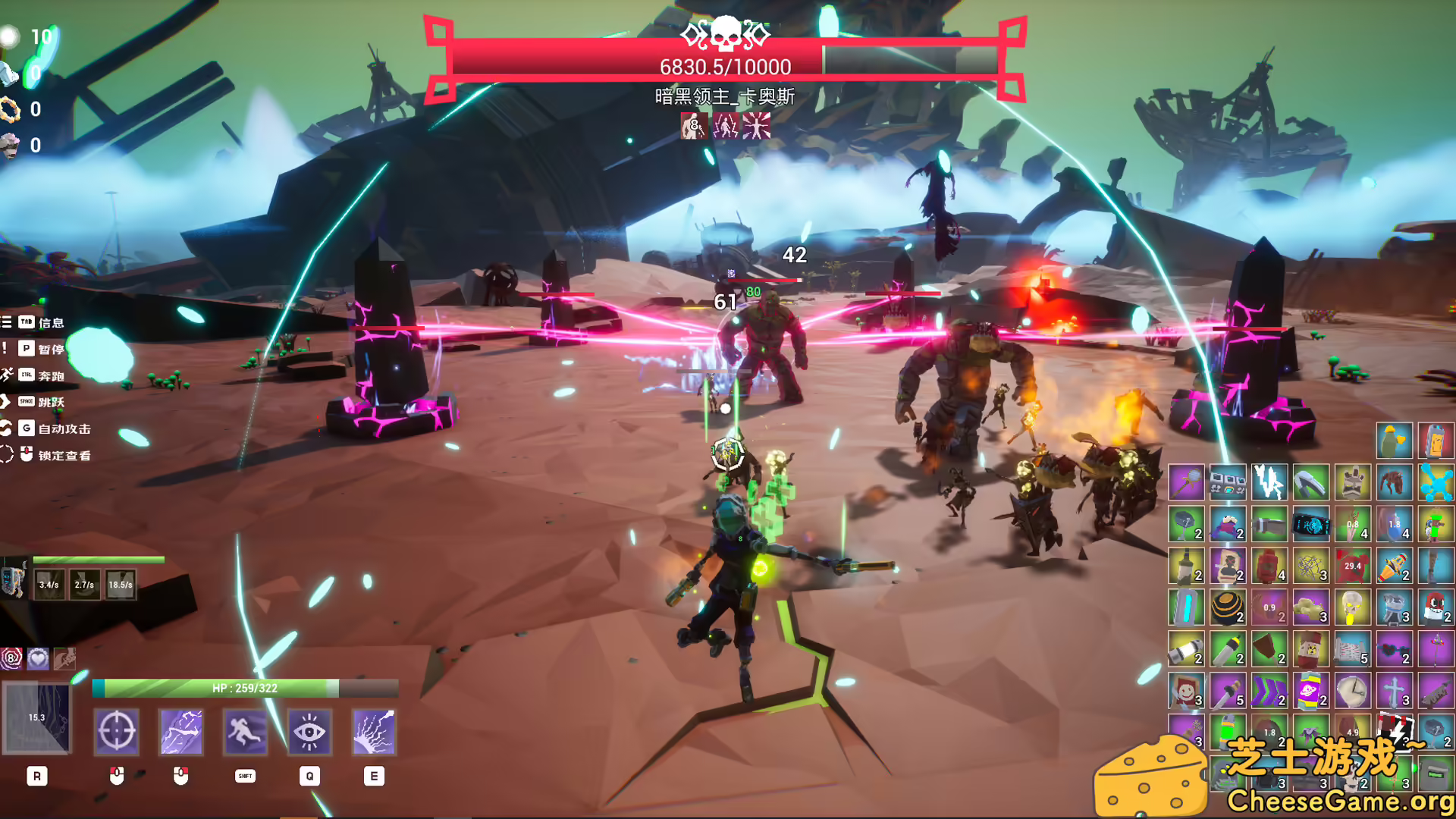The image size is (1456, 819).
Task: Toggle 自动攻击 auto attack
Action: [x=64, y=429]
